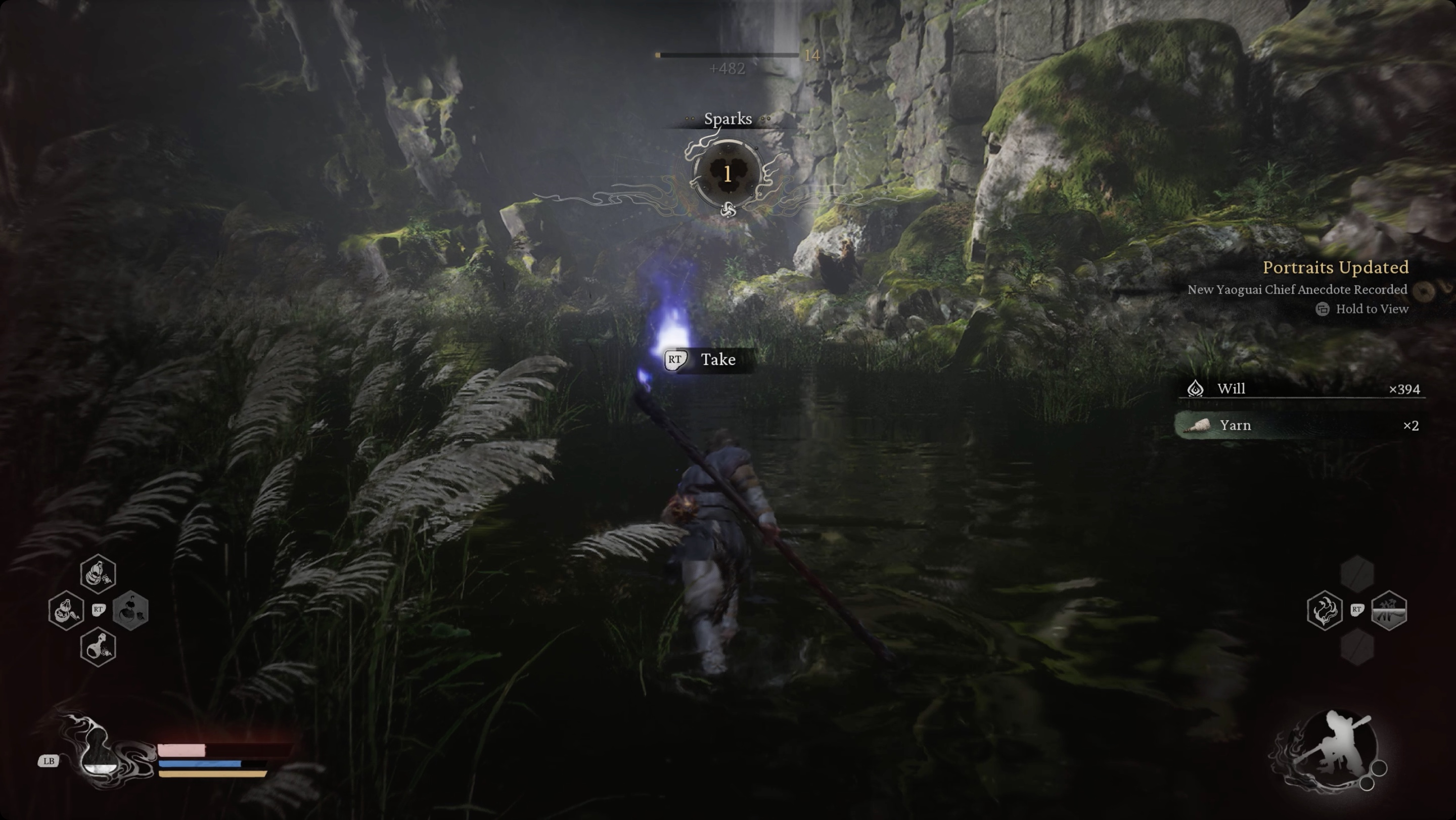Click the experience progress bar showing +482

point(729,56)
